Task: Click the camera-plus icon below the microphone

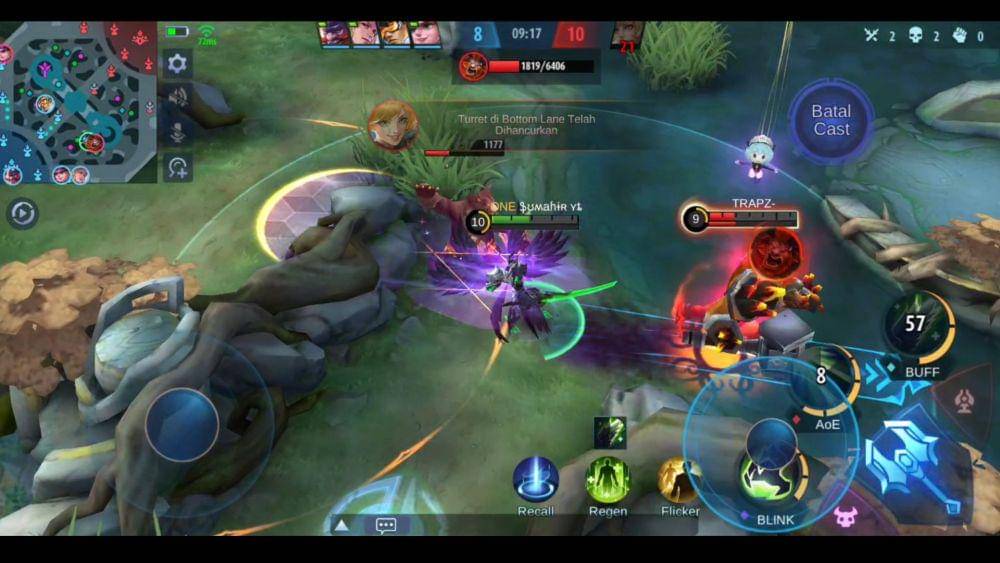Action: click(177, 167)
